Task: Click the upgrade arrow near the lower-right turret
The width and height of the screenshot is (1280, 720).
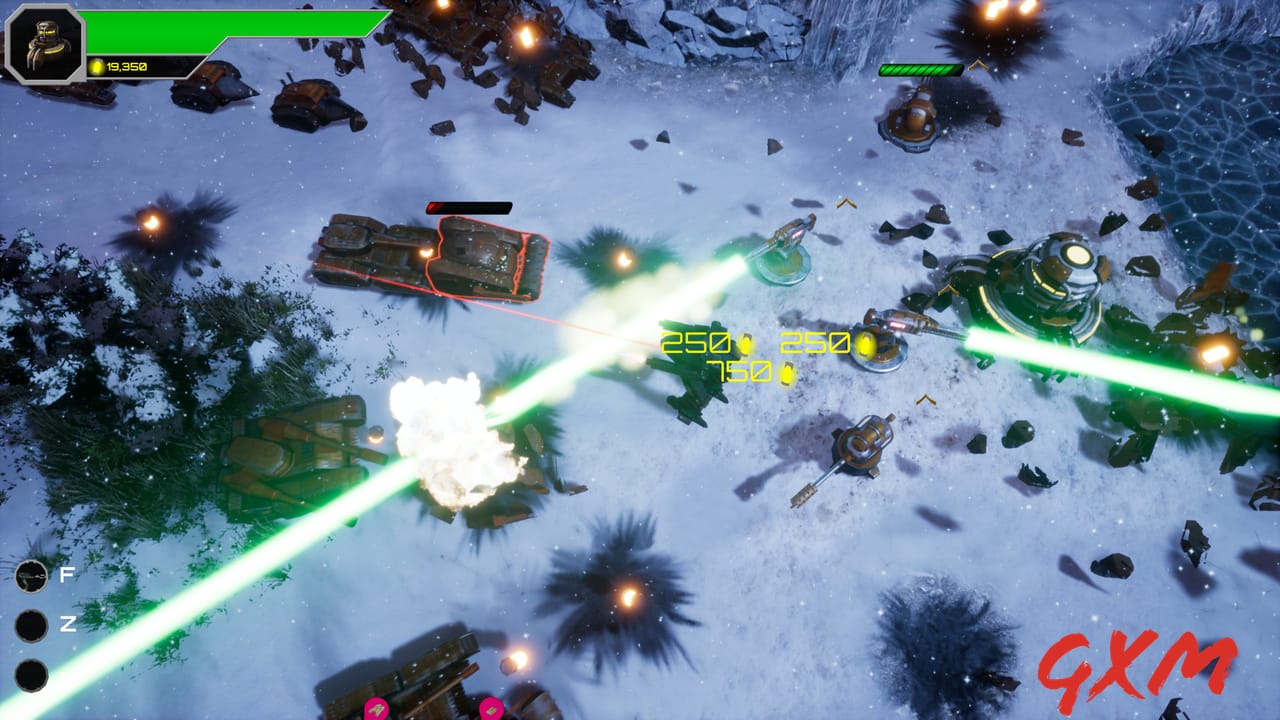Action: tap(924, 399)
